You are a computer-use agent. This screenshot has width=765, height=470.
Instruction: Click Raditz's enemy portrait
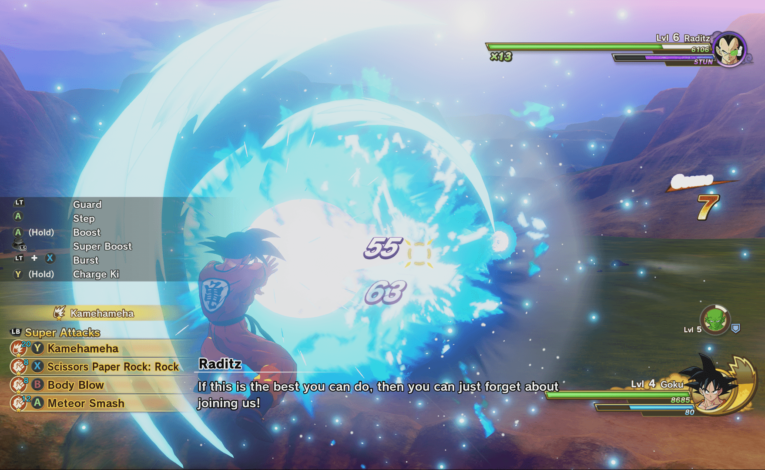pyautogui.click(x=728, y=50)
